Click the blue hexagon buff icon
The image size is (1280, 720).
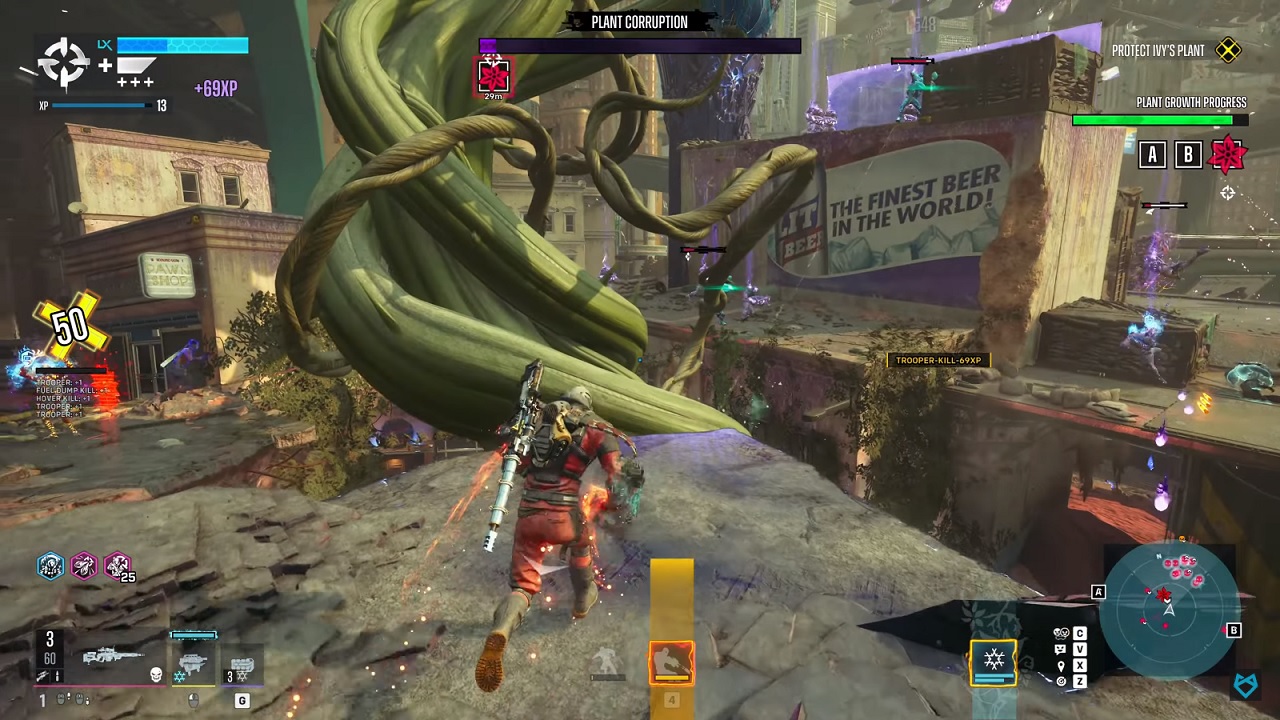coord(51,566)
